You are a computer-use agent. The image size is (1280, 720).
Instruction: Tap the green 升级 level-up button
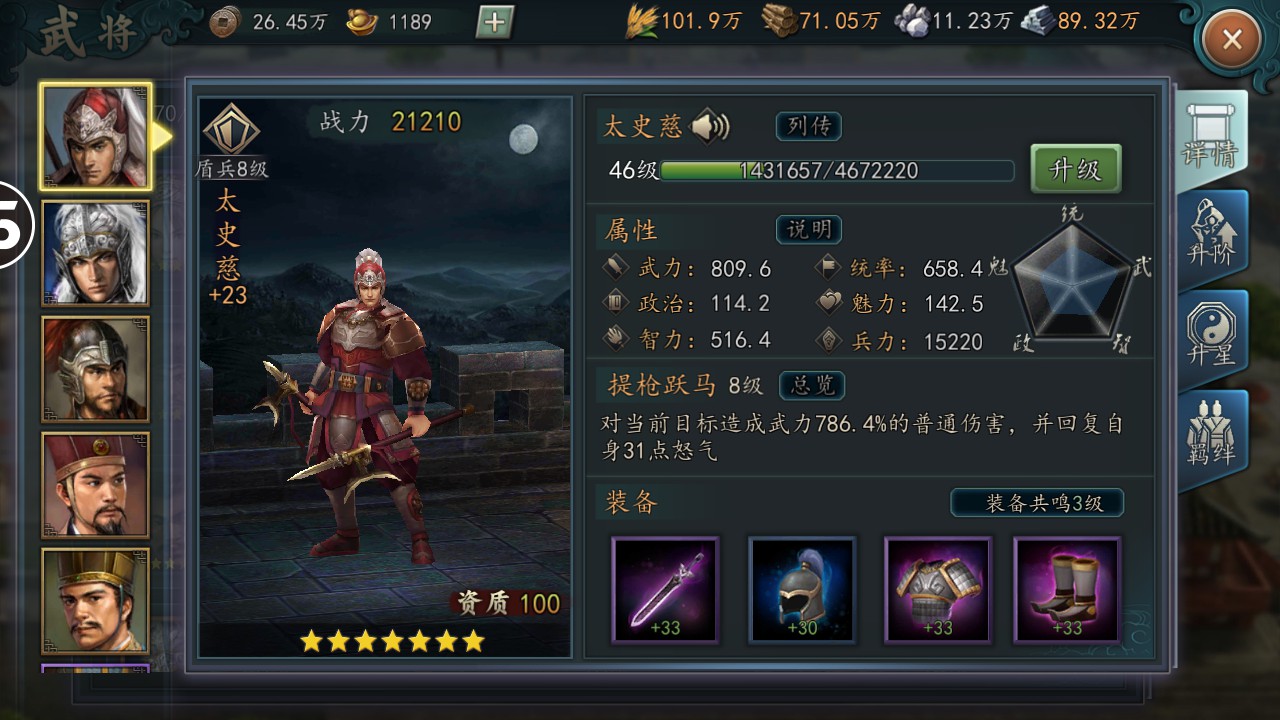pos(1075,169)
